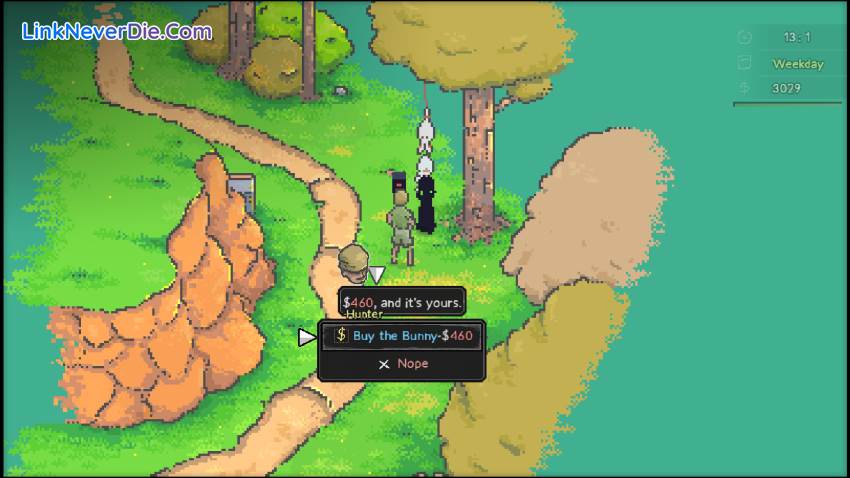850x478 pixels.
Task: Decline with the Nope option
Action: 403,364
